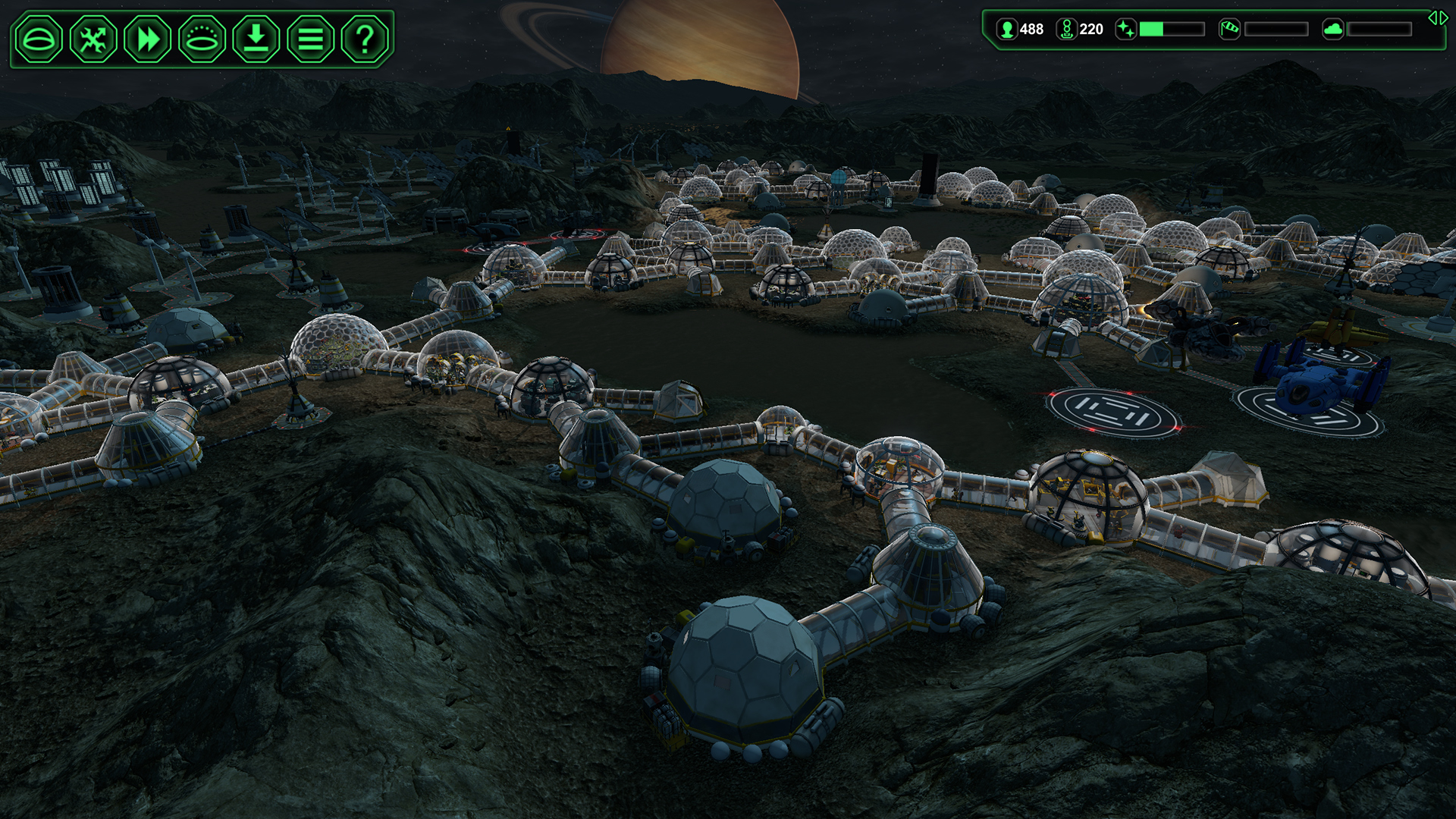Click the windsock wind indicator icon

pos(1231,29)
